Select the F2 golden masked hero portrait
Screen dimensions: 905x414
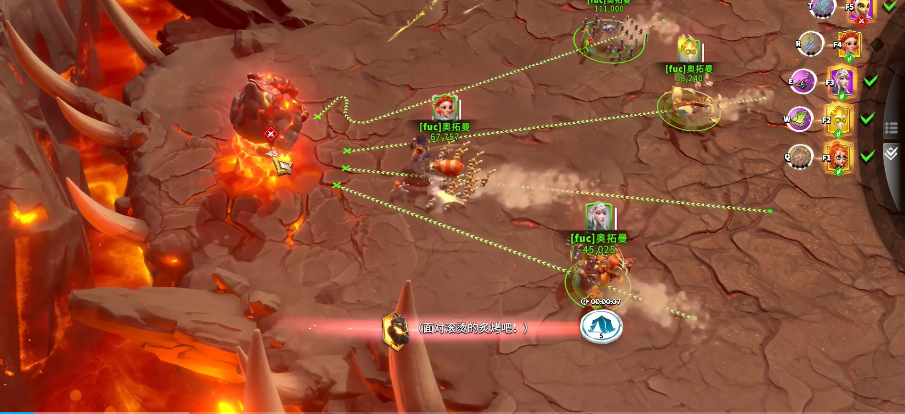pos(837,119)
